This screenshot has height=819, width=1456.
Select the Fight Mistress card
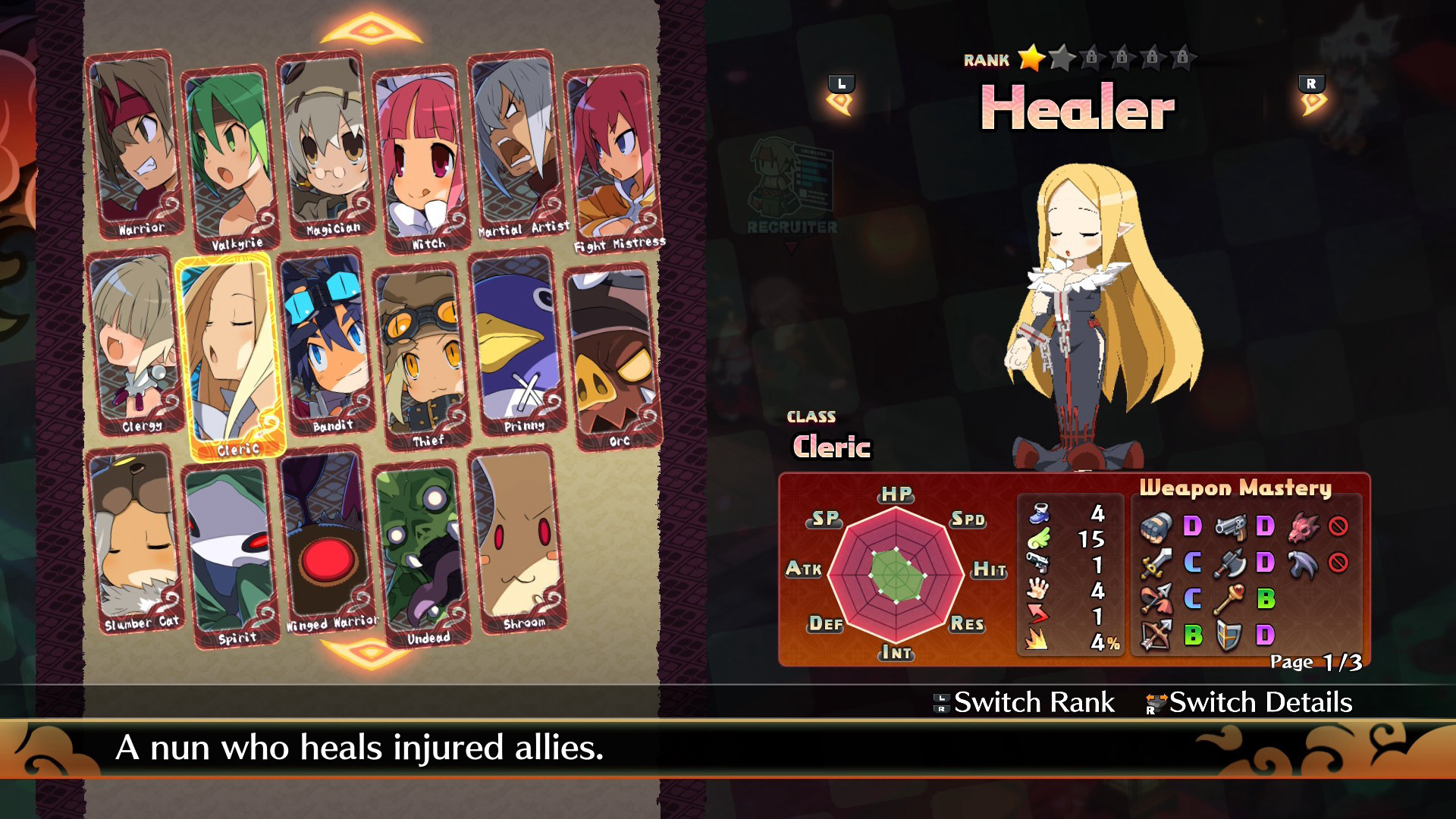611,159
